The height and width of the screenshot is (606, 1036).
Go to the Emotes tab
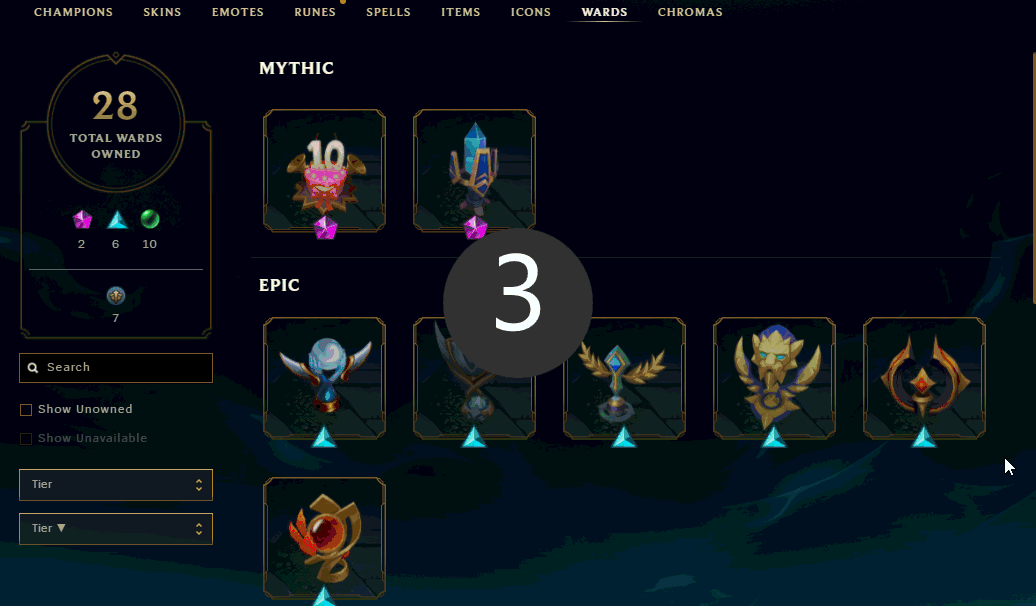[237, 13]
